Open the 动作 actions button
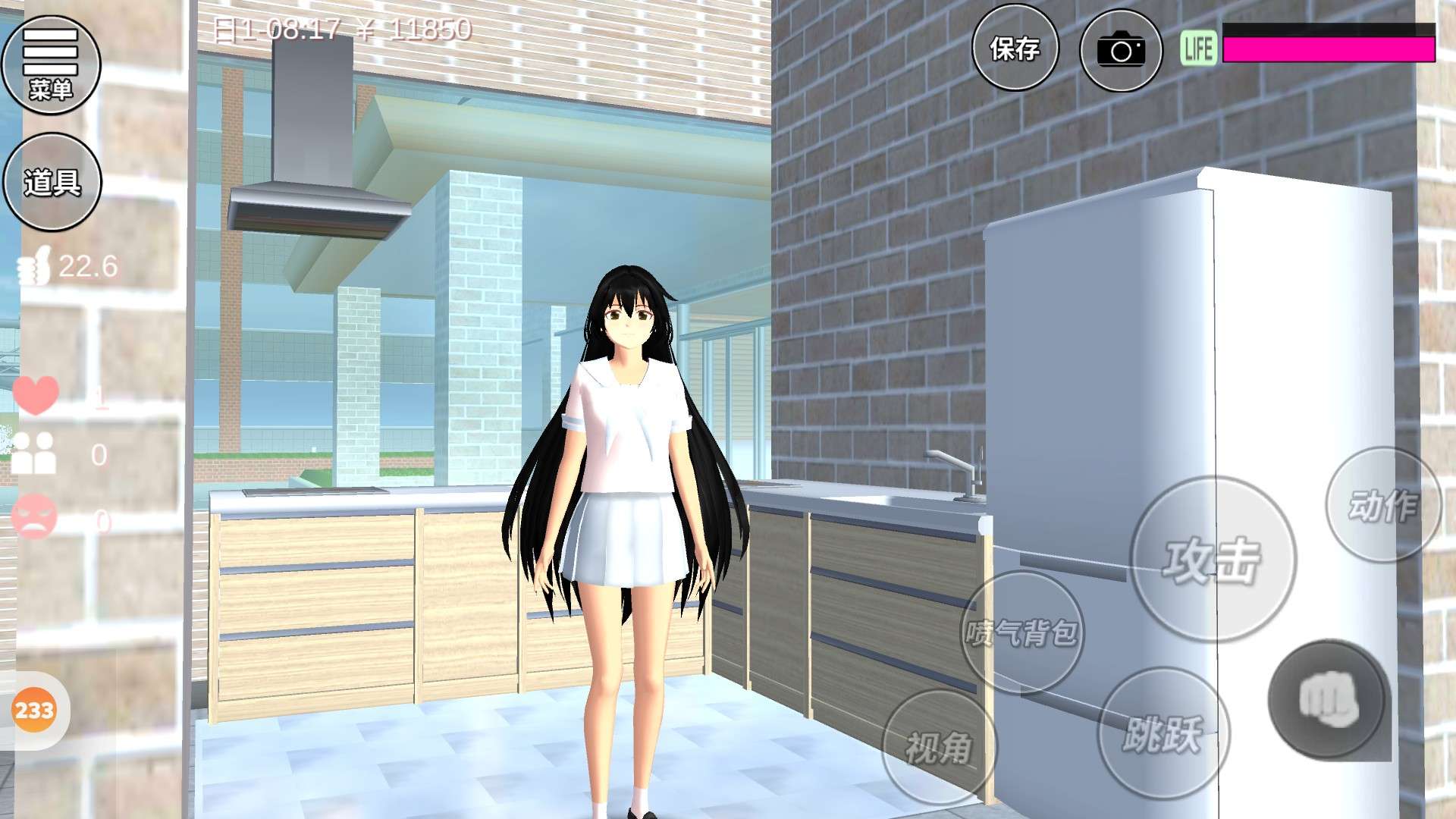Image resolution: width=1456 pixels, height=819 pixels. pos(1382,505)
